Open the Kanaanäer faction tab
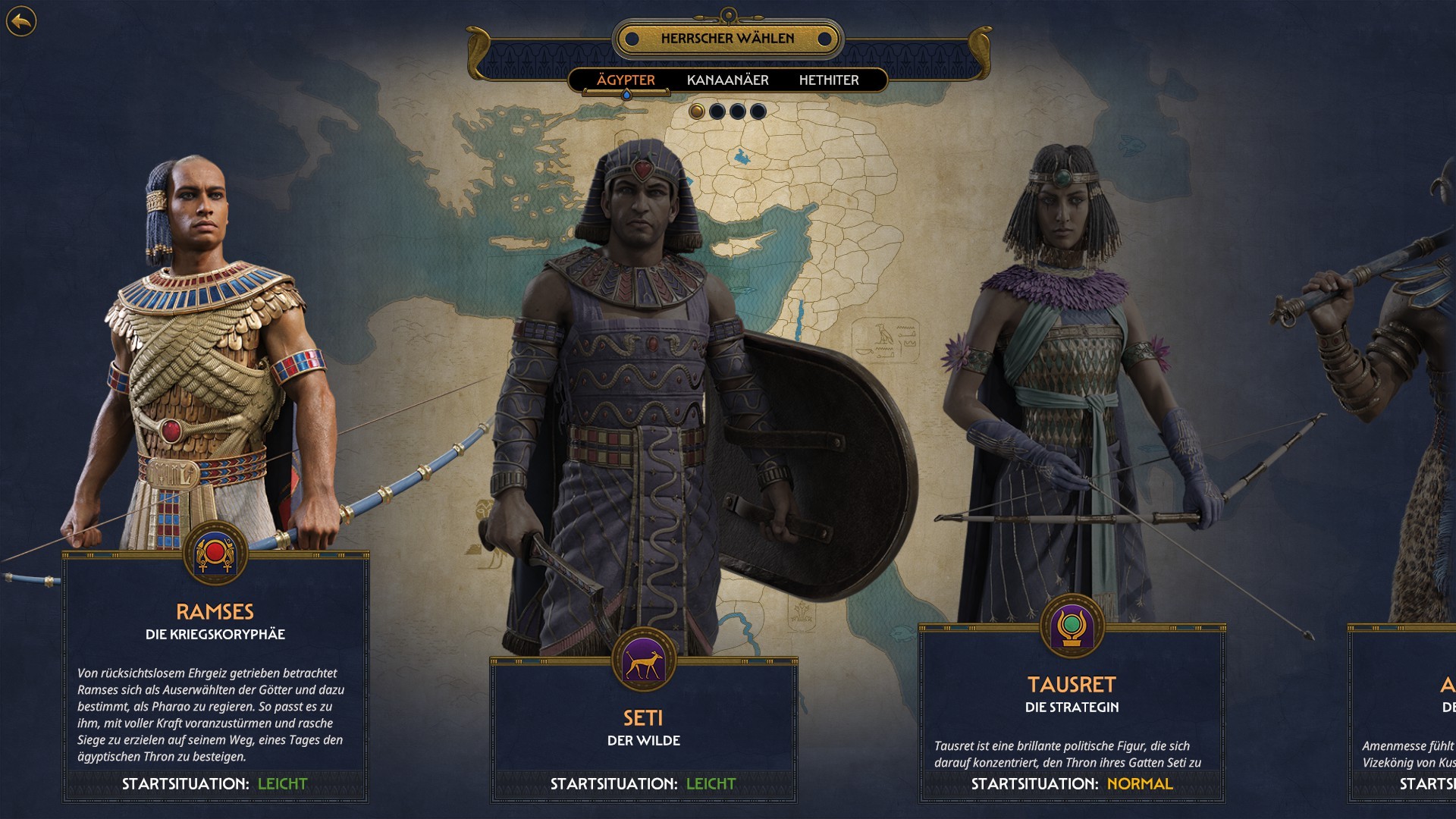The width and height of the screenshot is (1456, 819). [727, 80]
